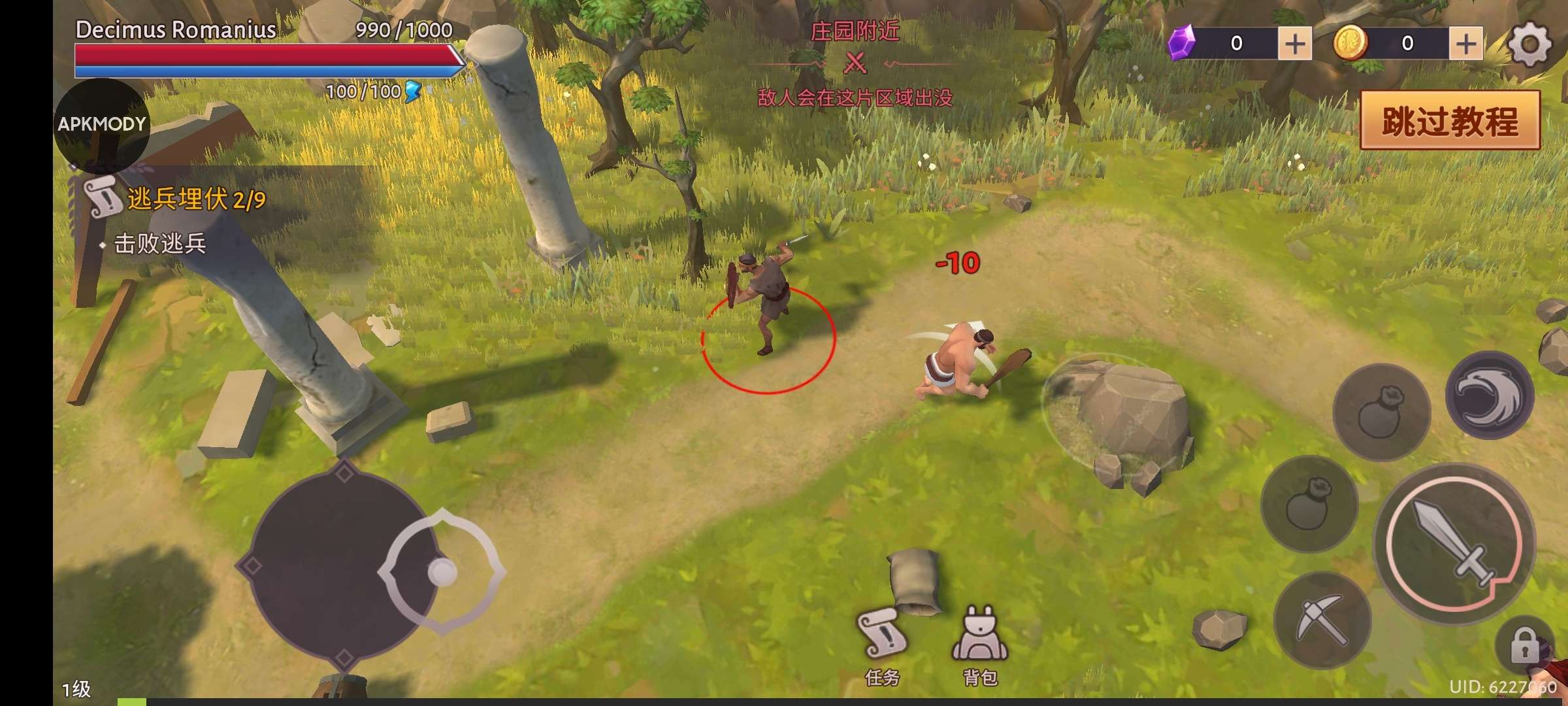Open the 背包 backpack inventory

pyautogui.click(x=980, y=645)
